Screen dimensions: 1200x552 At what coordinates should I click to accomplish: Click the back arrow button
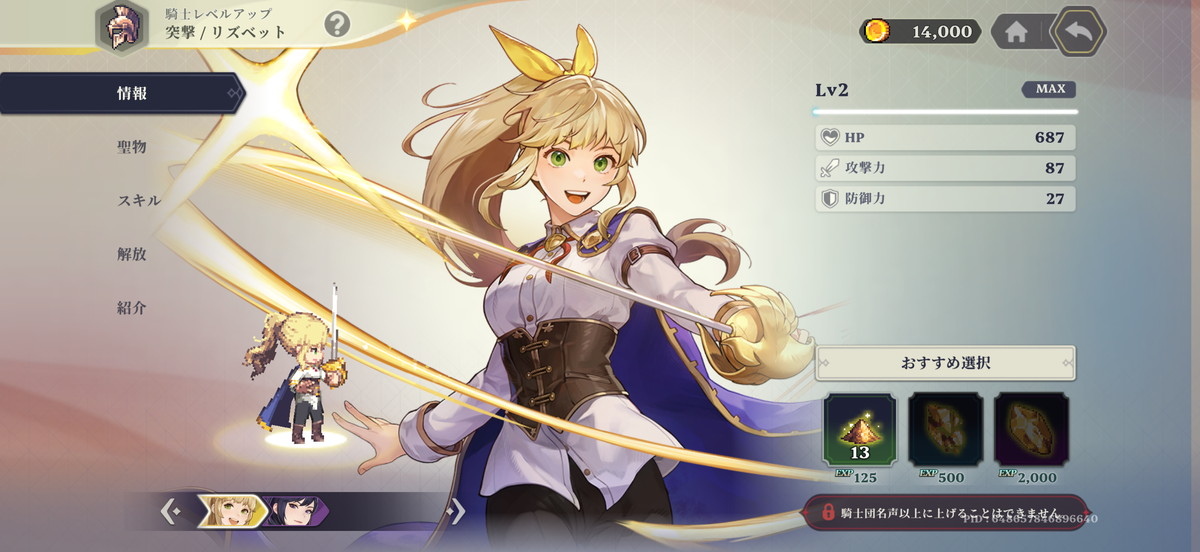tap(1079, 31)
